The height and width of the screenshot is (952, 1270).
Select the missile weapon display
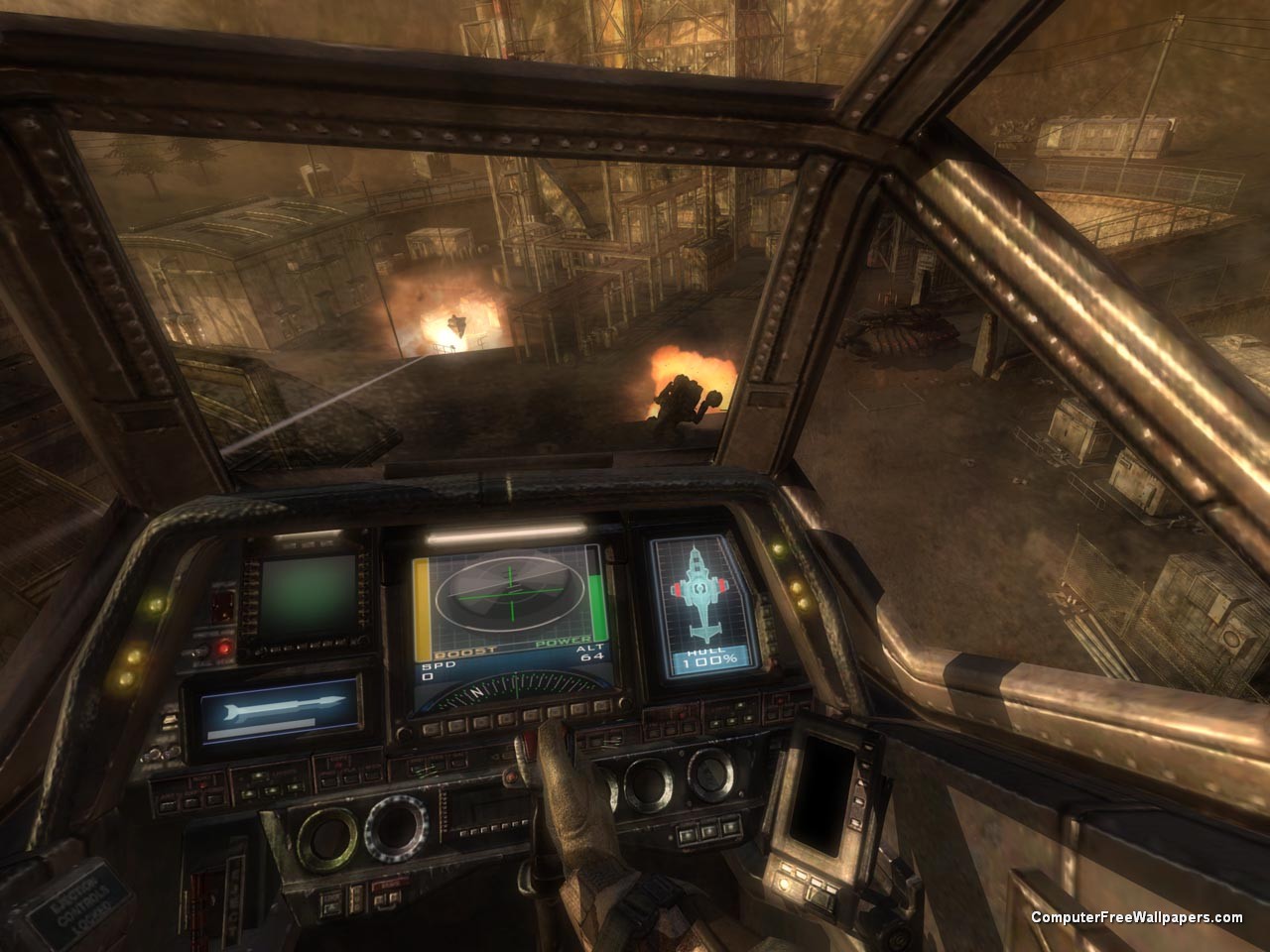(x=279, y=712)
